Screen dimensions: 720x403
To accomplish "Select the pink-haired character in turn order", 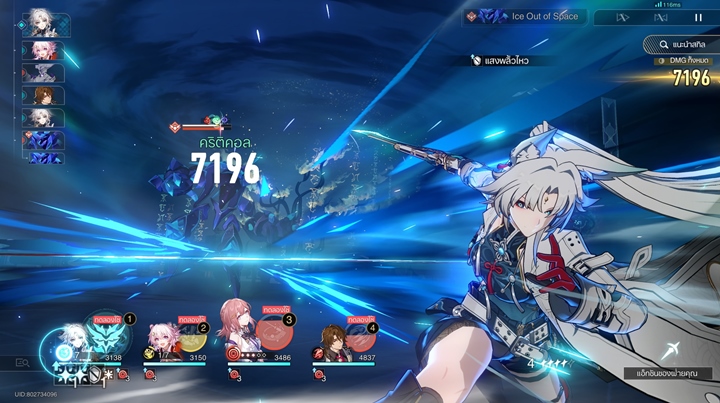I will (43, 50).
